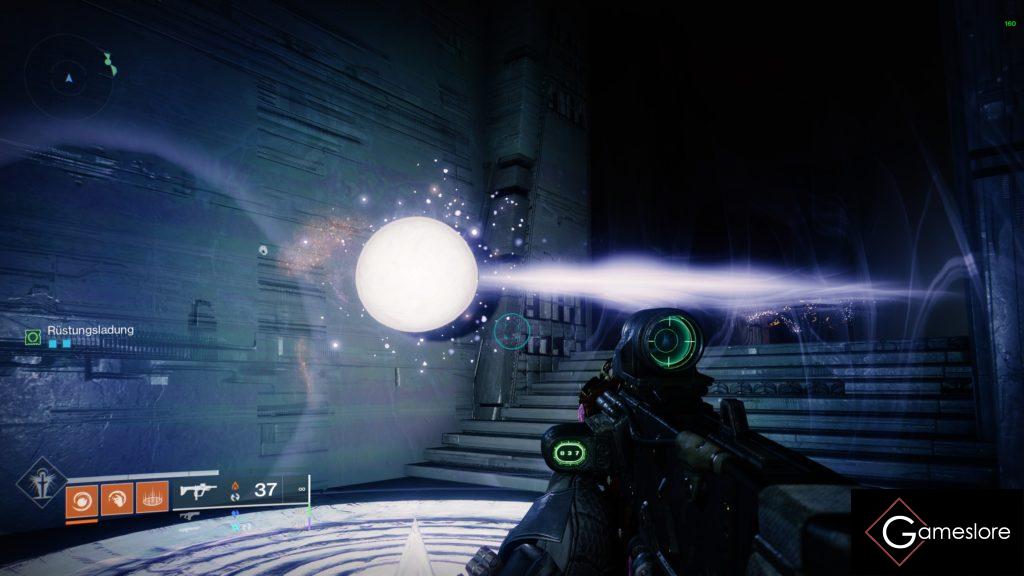Use the swirling orb grenade ability
This screenshot has width=1024, height=576.
81,499
